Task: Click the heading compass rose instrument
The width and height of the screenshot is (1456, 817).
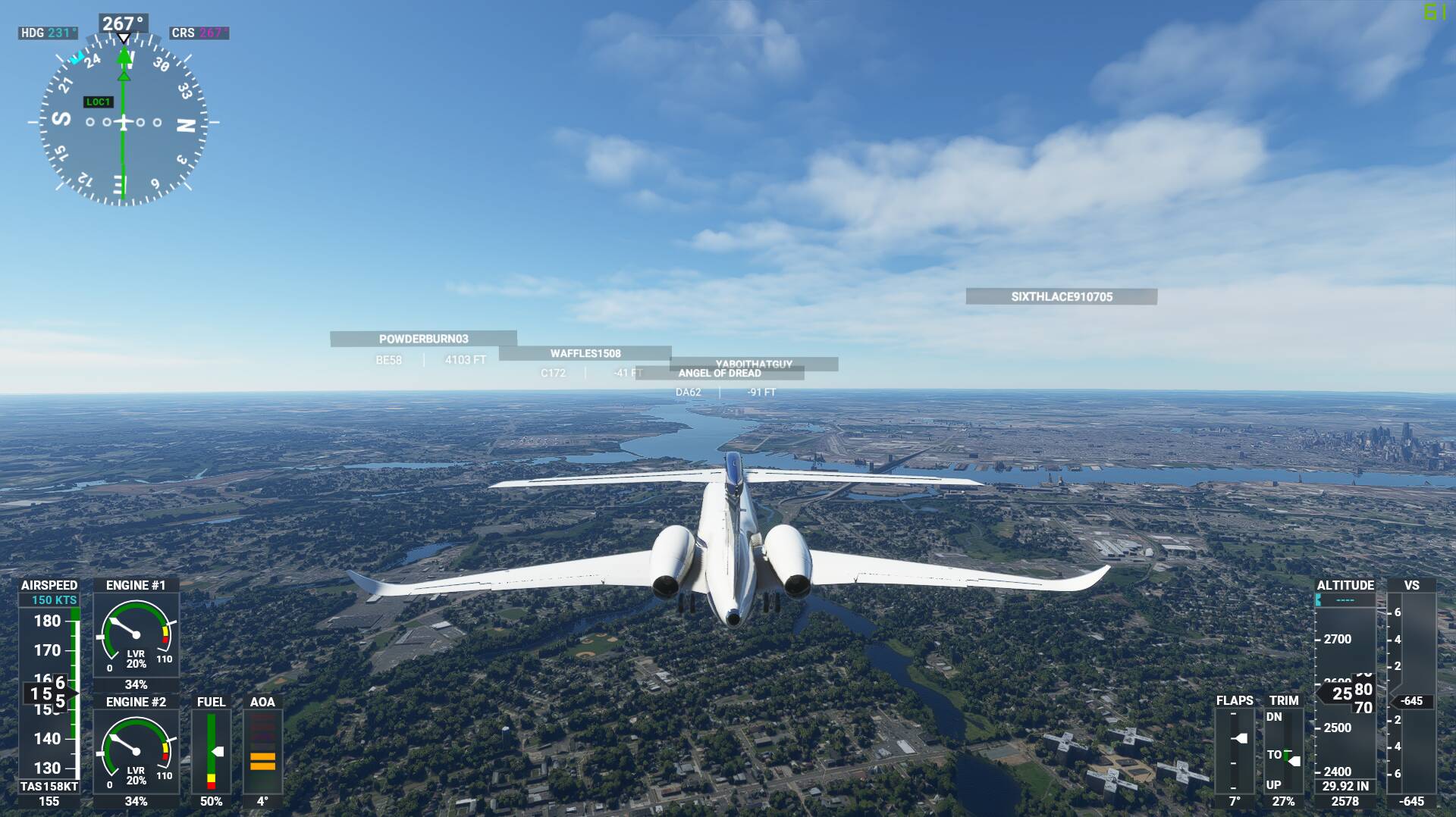Action: pyautogui.click(x=123, y=121)
